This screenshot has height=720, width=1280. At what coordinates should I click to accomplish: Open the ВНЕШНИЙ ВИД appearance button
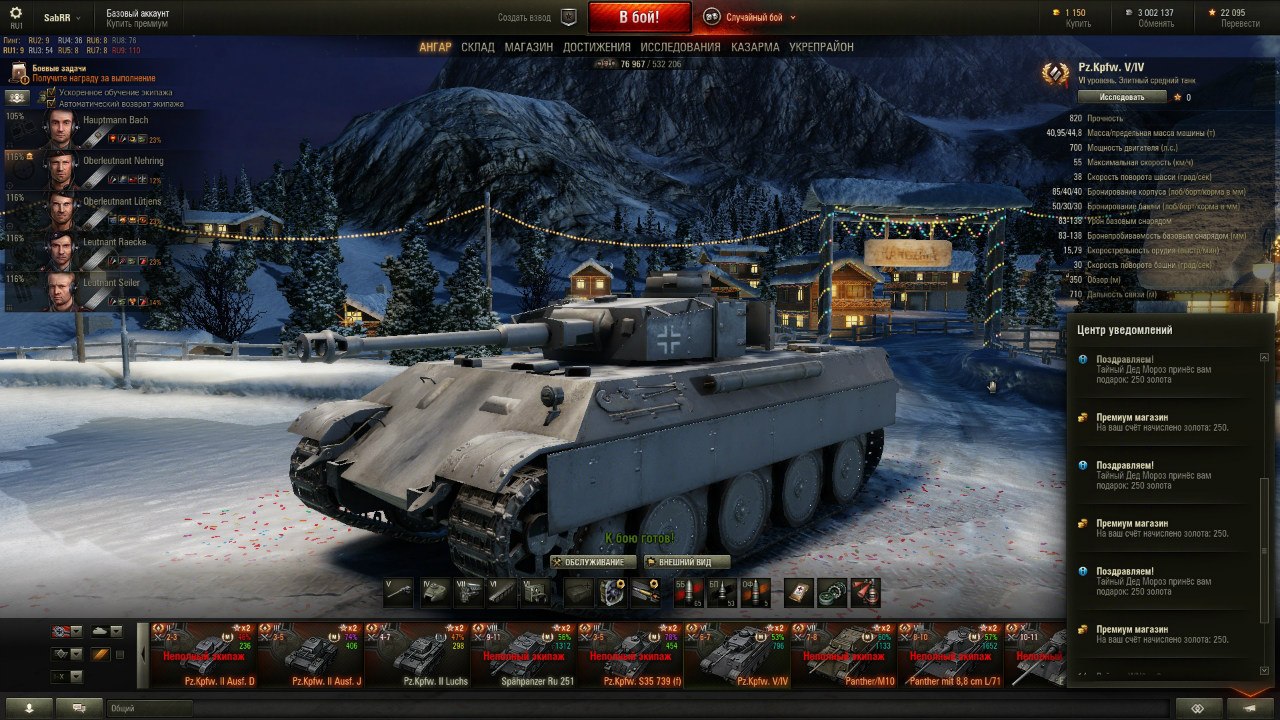(688, 562)
